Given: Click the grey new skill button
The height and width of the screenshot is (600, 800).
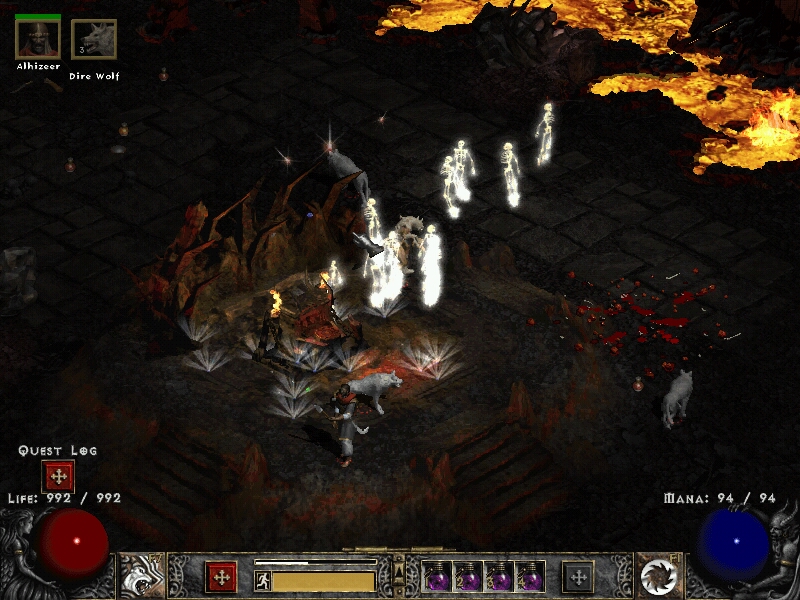Looking at the screenshot, I should click(578, 577).
